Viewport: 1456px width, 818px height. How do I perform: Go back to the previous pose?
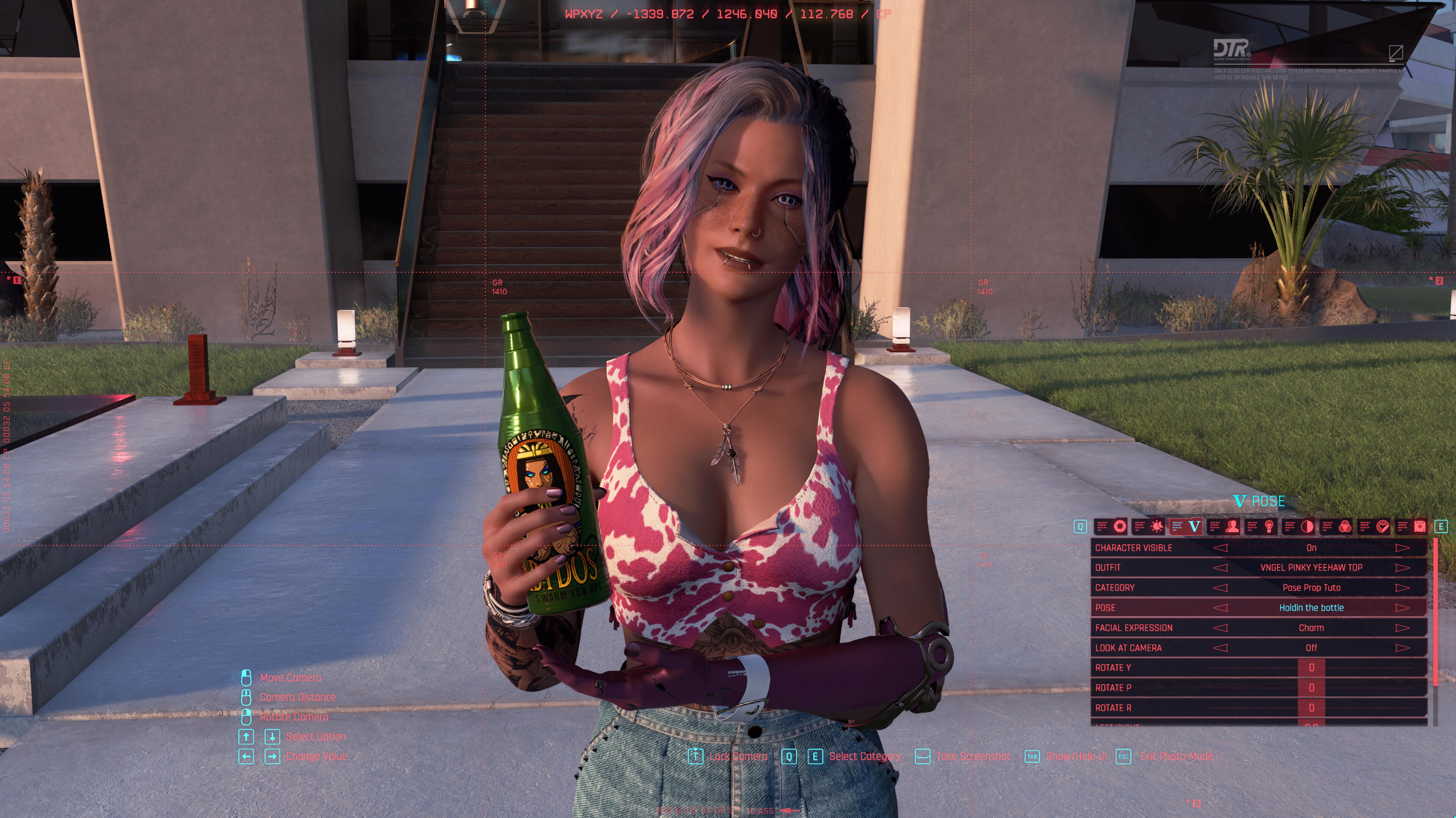click(x=1220, y=608)
